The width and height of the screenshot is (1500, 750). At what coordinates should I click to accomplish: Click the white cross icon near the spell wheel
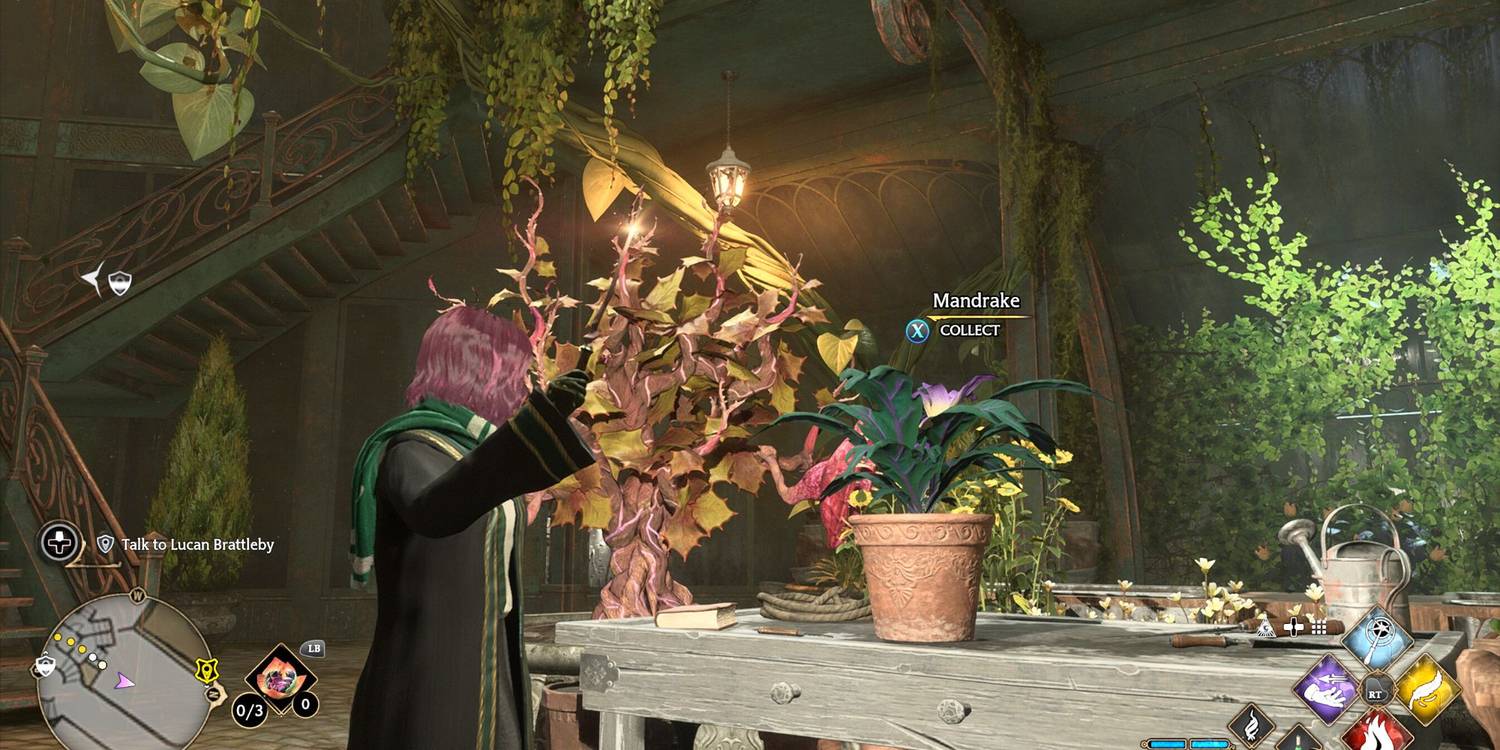pyautogui.click(x=1293, y=627)
